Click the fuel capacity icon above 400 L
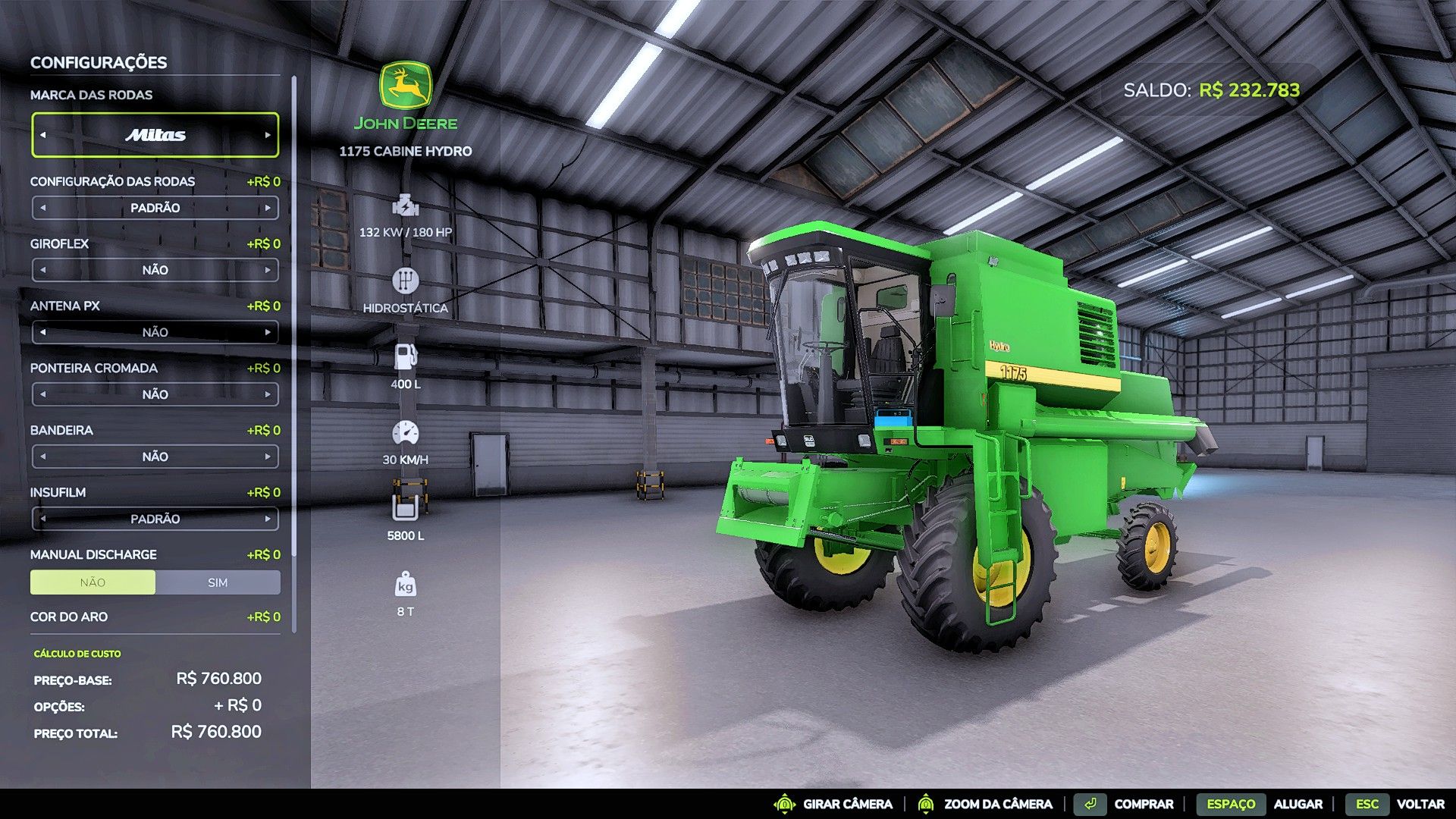Screen dimensions: 1456x819 pyautogui.click(x=407, y=356)
